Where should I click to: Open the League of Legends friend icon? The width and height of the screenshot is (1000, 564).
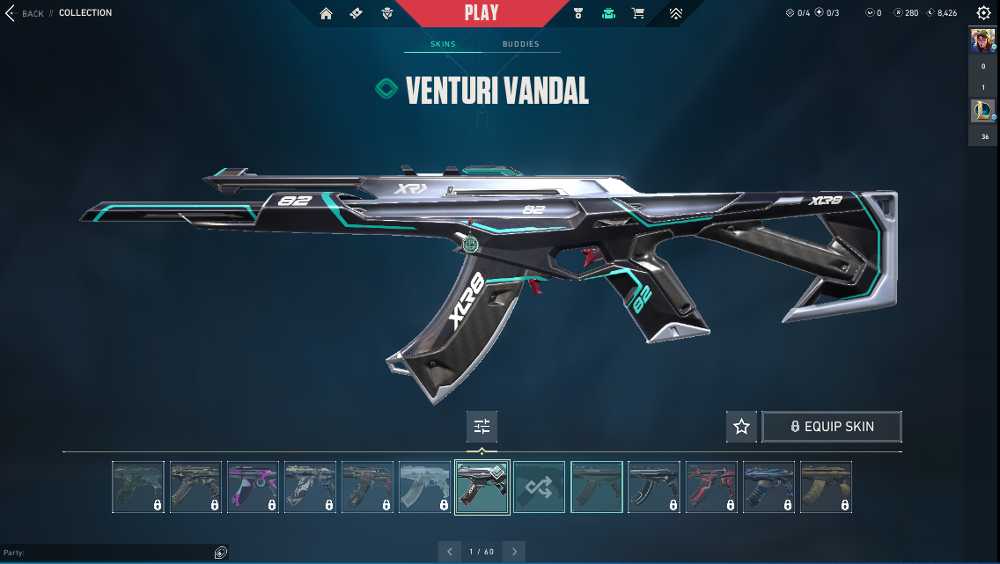(982, 111)
